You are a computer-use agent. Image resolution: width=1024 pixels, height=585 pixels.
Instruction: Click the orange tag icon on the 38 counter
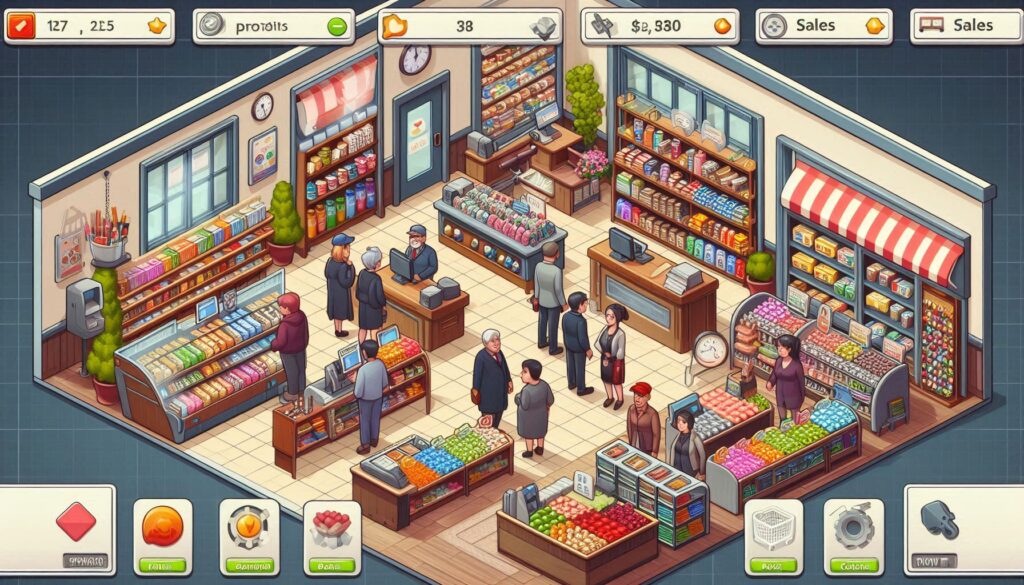click(x=398, y=27)
